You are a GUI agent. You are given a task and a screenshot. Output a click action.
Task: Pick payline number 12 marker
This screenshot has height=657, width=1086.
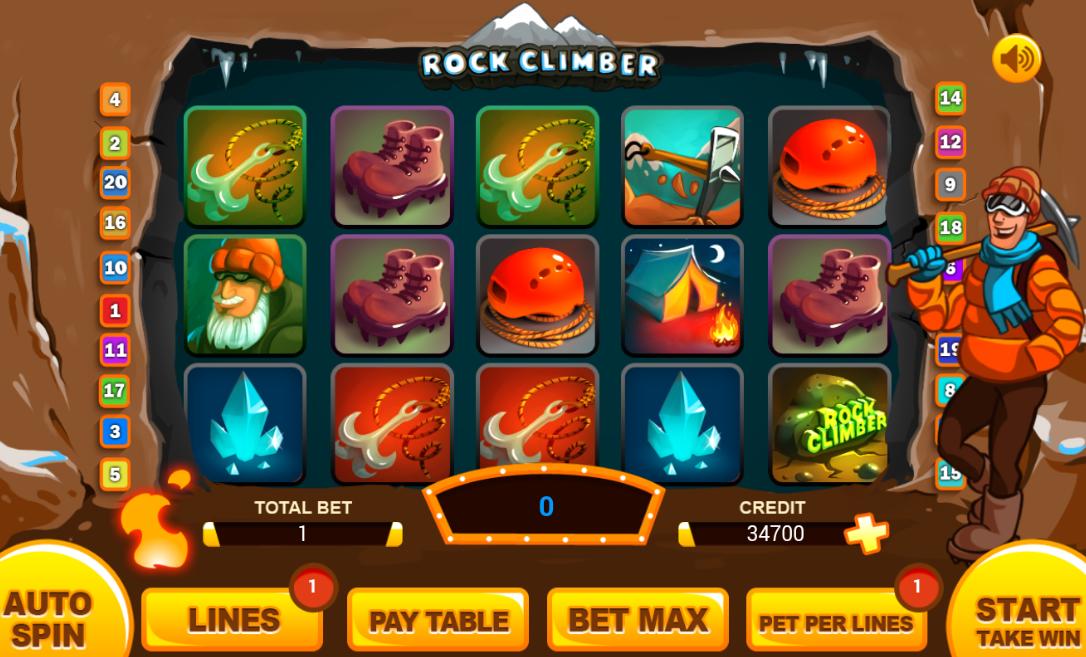click(x=950, y=142)
